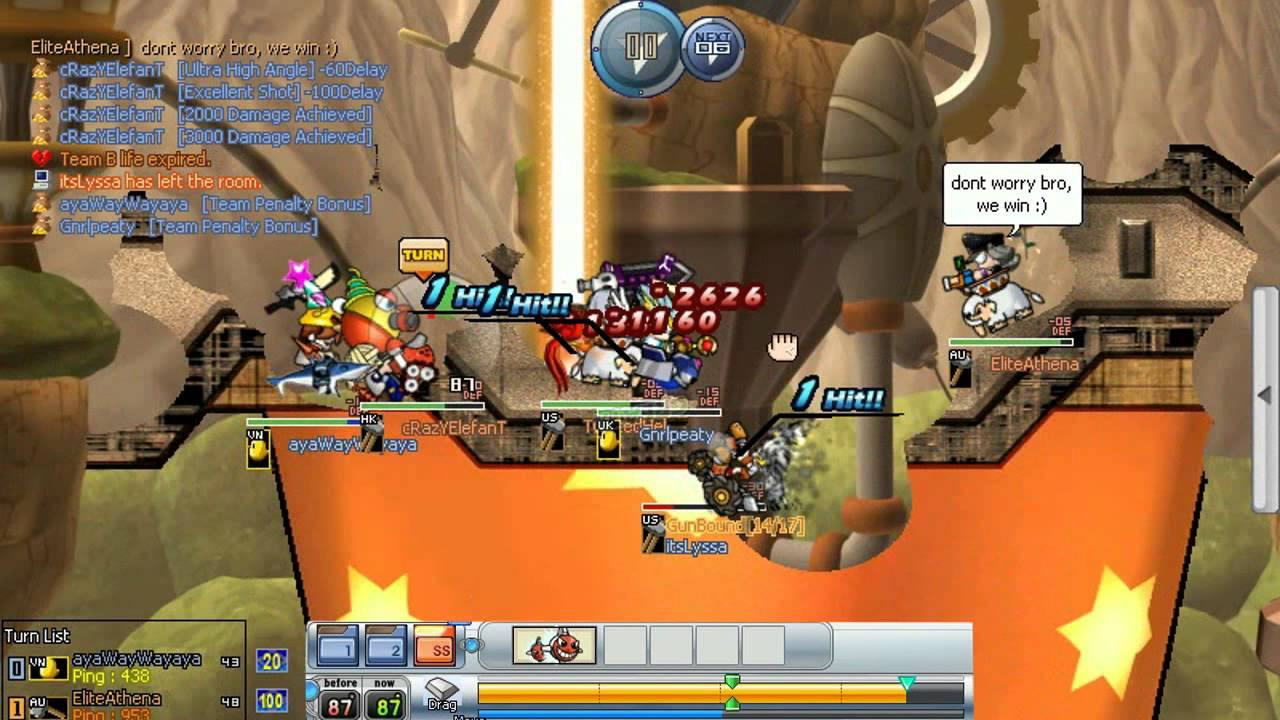
Task: Select shot type 1 button
Action: click(337, 647)
